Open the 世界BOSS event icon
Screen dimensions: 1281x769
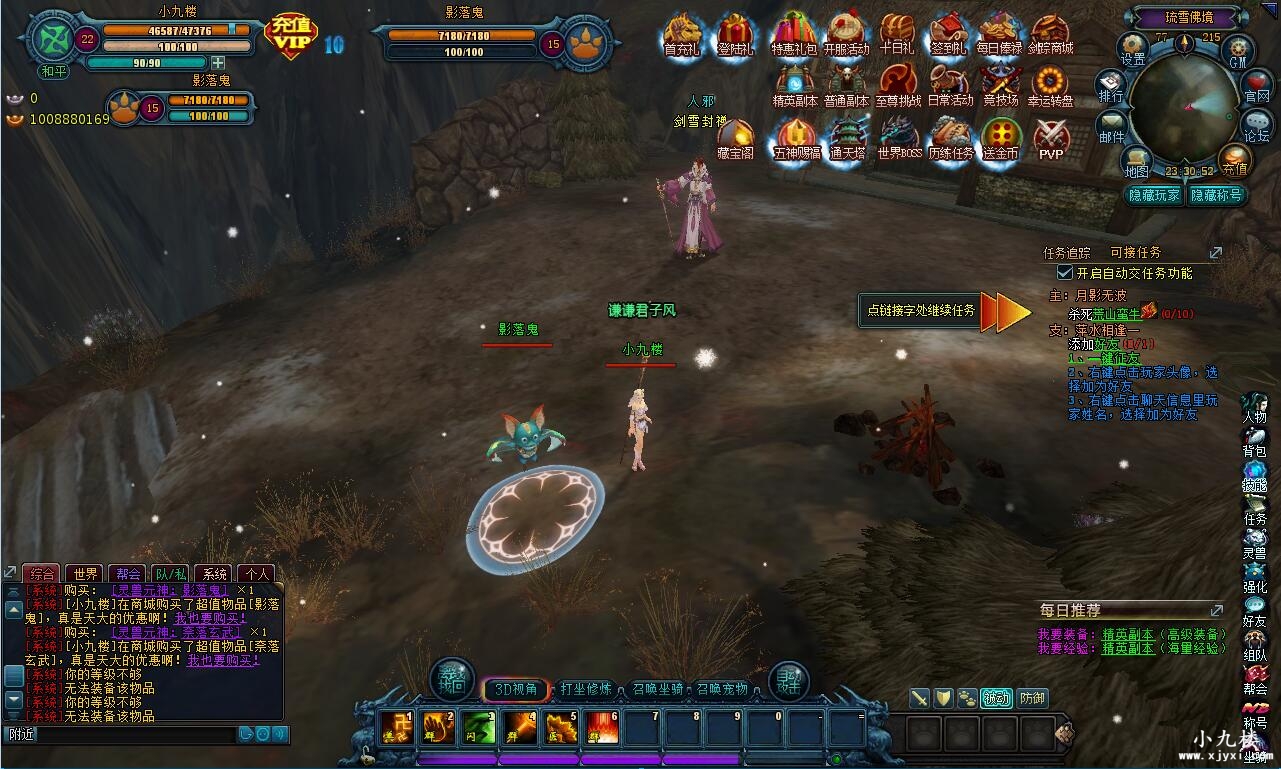tap(898, 136)
